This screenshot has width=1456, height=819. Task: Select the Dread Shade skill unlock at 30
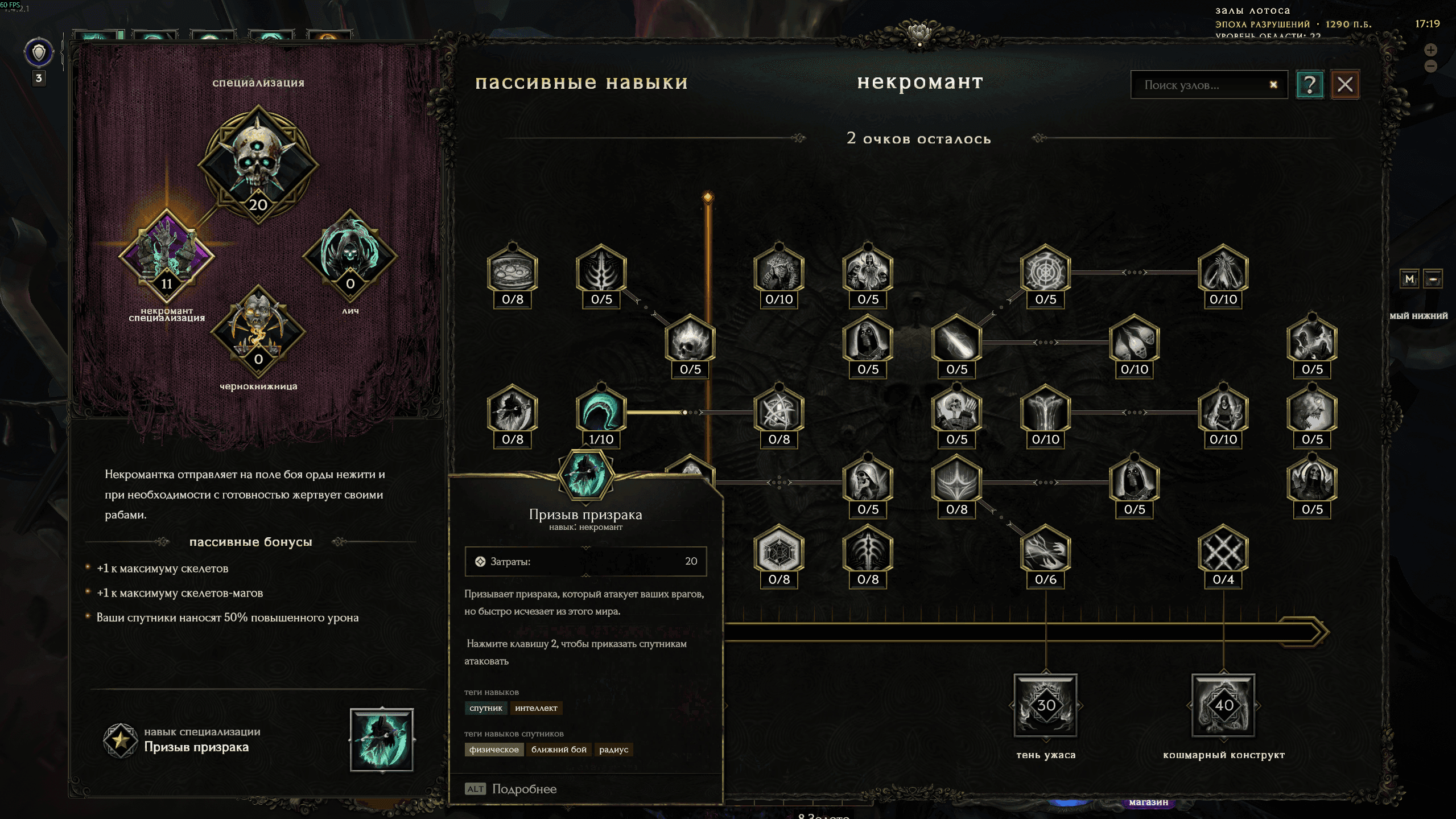point(1046,705)
